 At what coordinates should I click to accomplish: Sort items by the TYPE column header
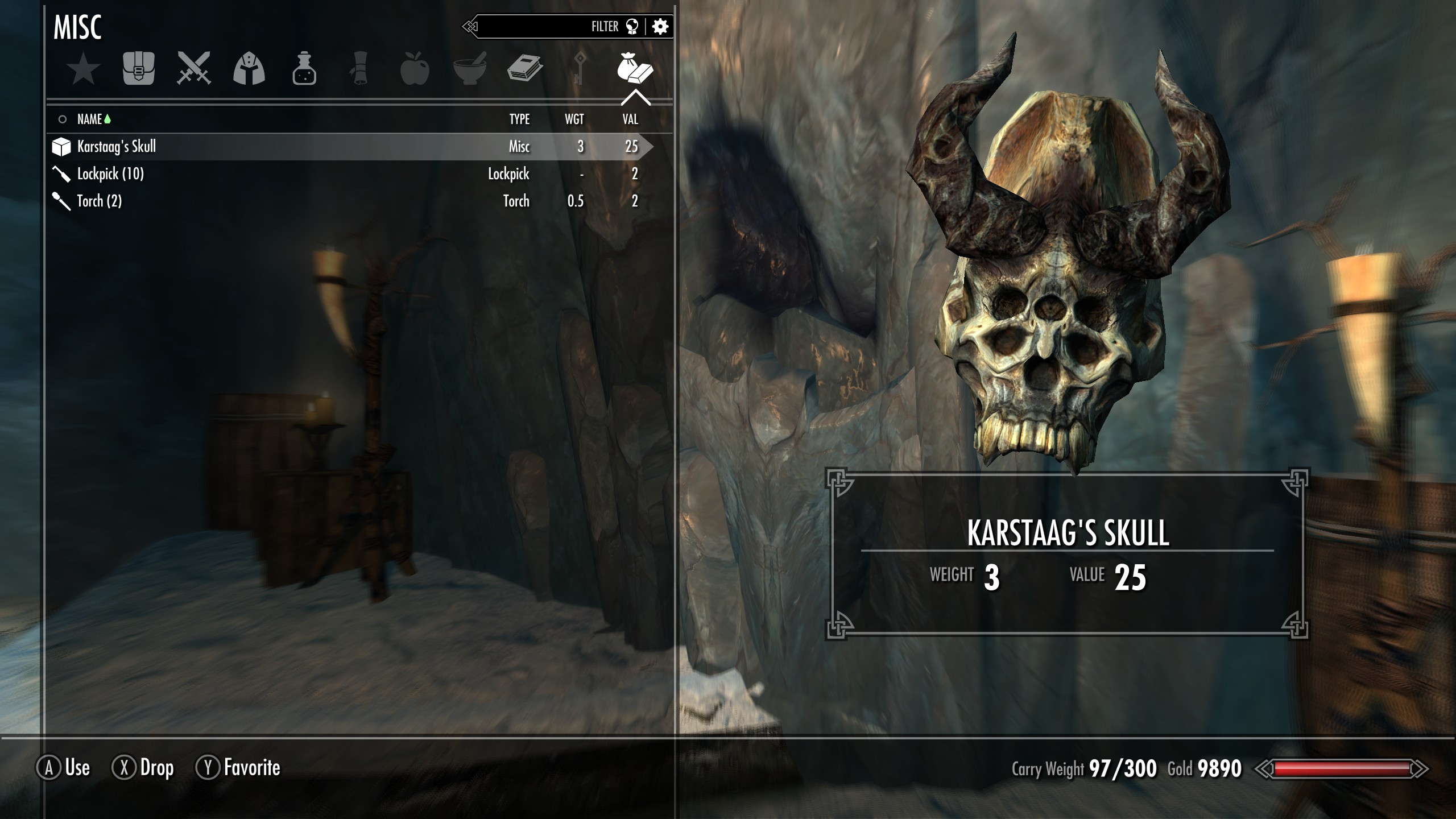coord(519,119)
